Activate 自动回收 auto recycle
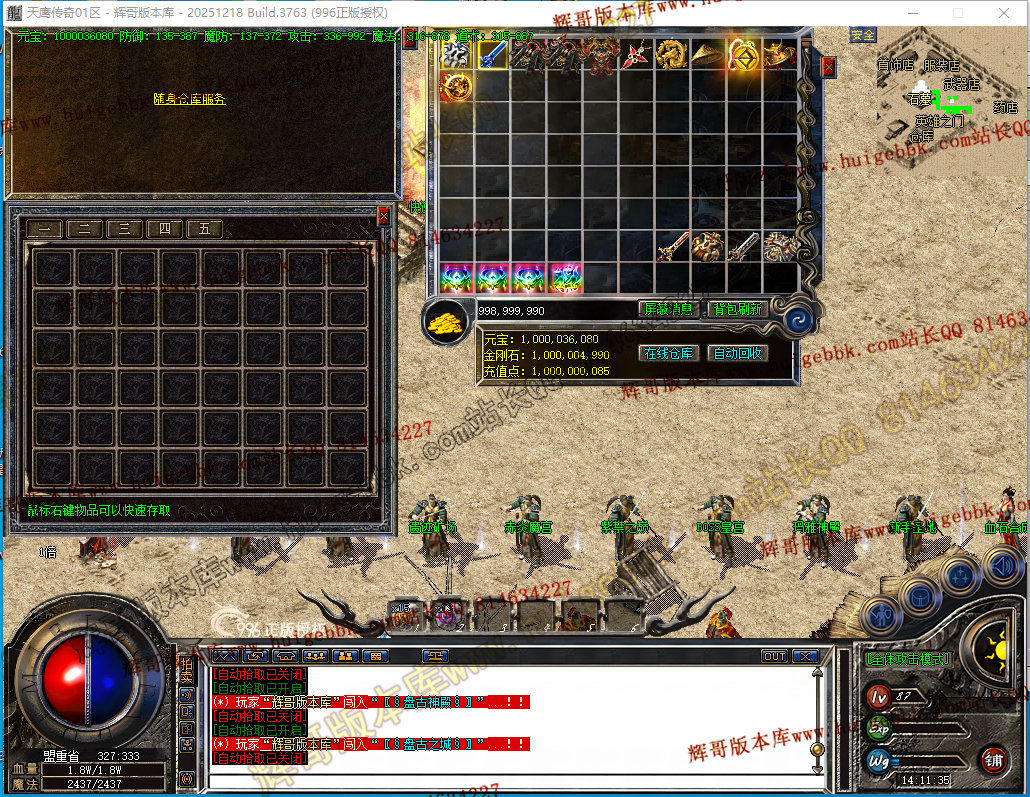The image size is (1030, 797). click(x=737, y=353)
